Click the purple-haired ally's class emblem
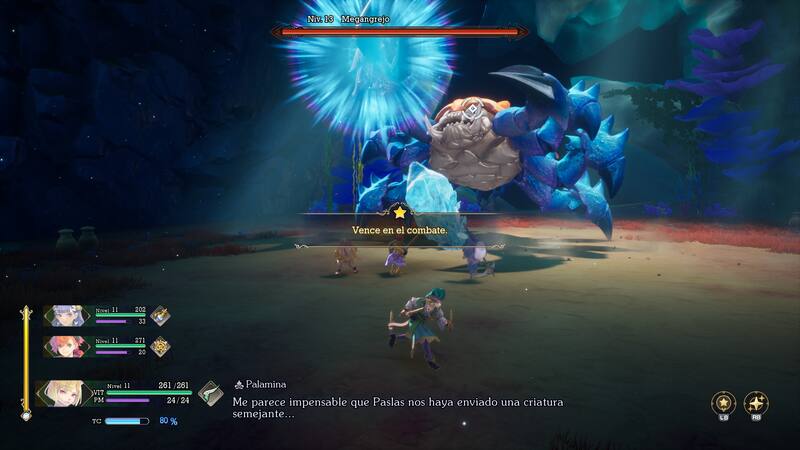The width and height of the screenshot is (800, 450). [160, 316]
